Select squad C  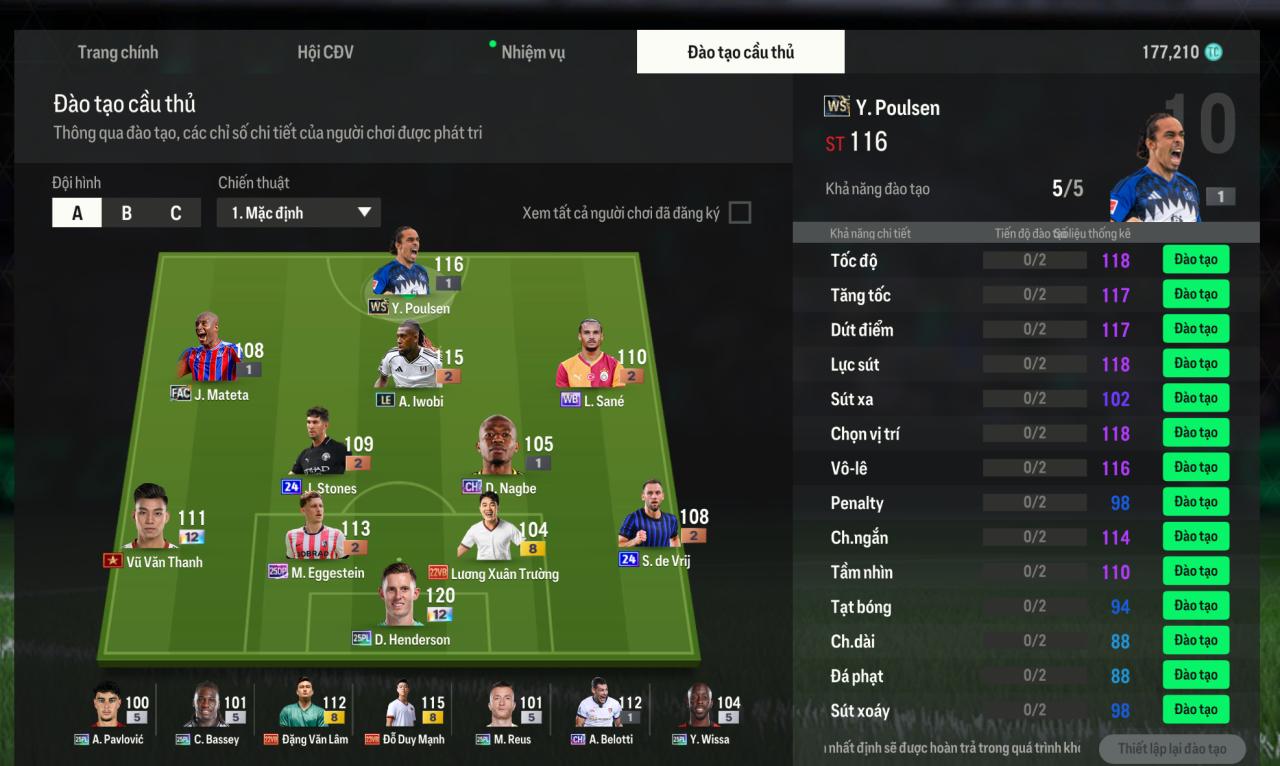pos(176,213)
